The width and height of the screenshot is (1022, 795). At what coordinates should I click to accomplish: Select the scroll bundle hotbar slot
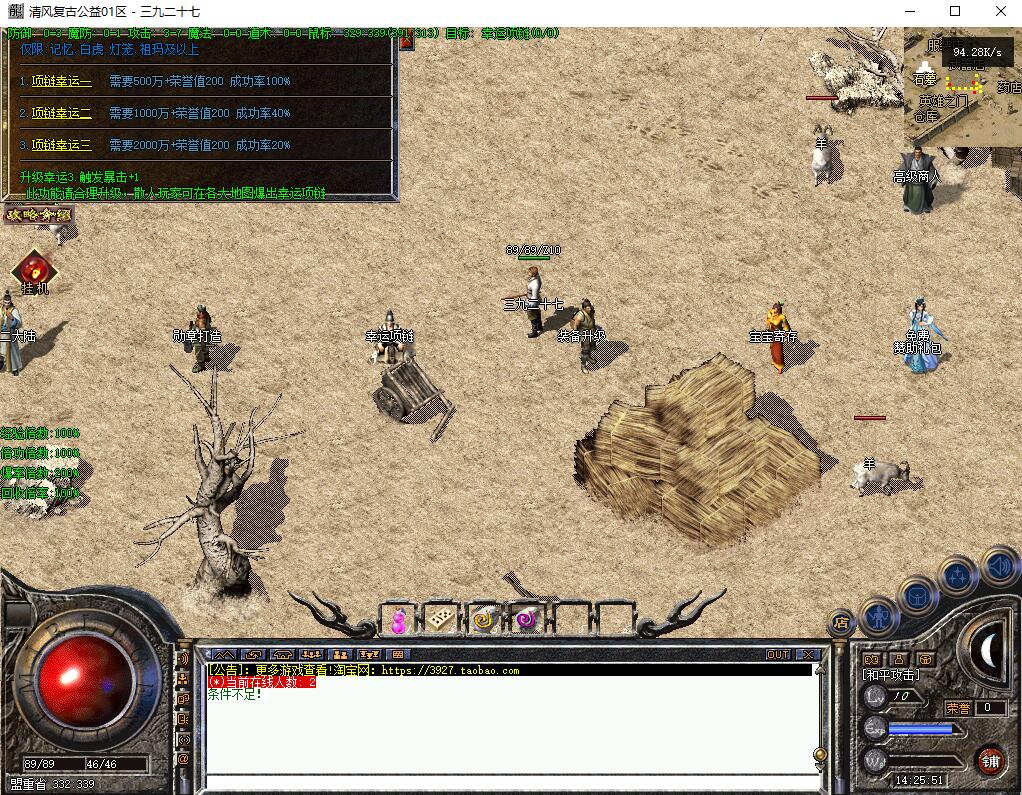(441, 621)
